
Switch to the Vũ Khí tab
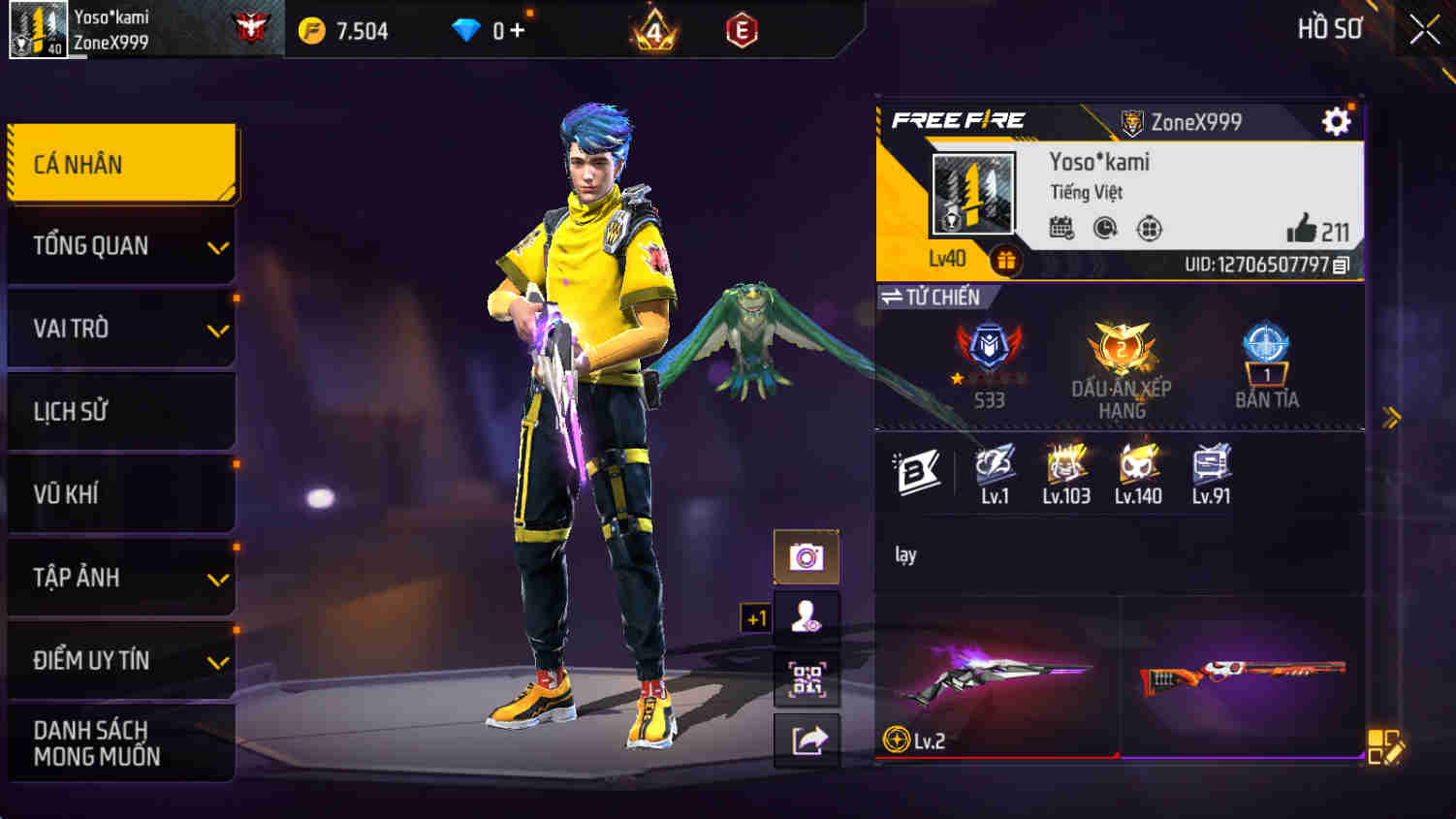pyautogui.click(x=121, y=494)
